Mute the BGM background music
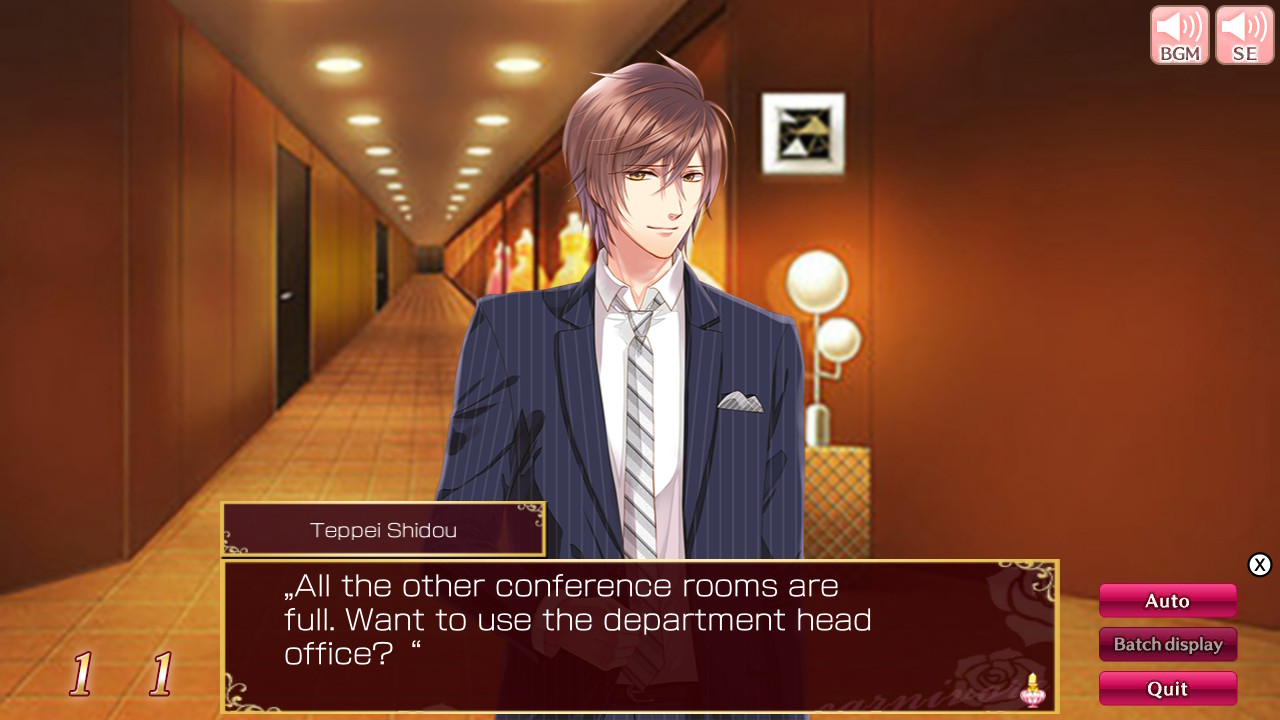 [x=1179, y=34]
